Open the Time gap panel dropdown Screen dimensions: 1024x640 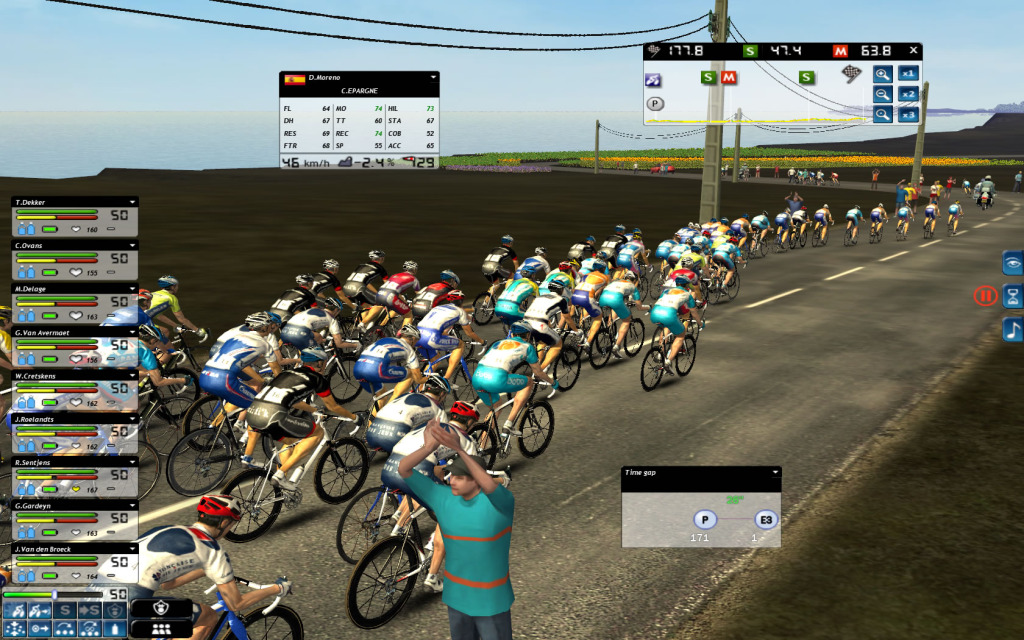coord(774,472)
